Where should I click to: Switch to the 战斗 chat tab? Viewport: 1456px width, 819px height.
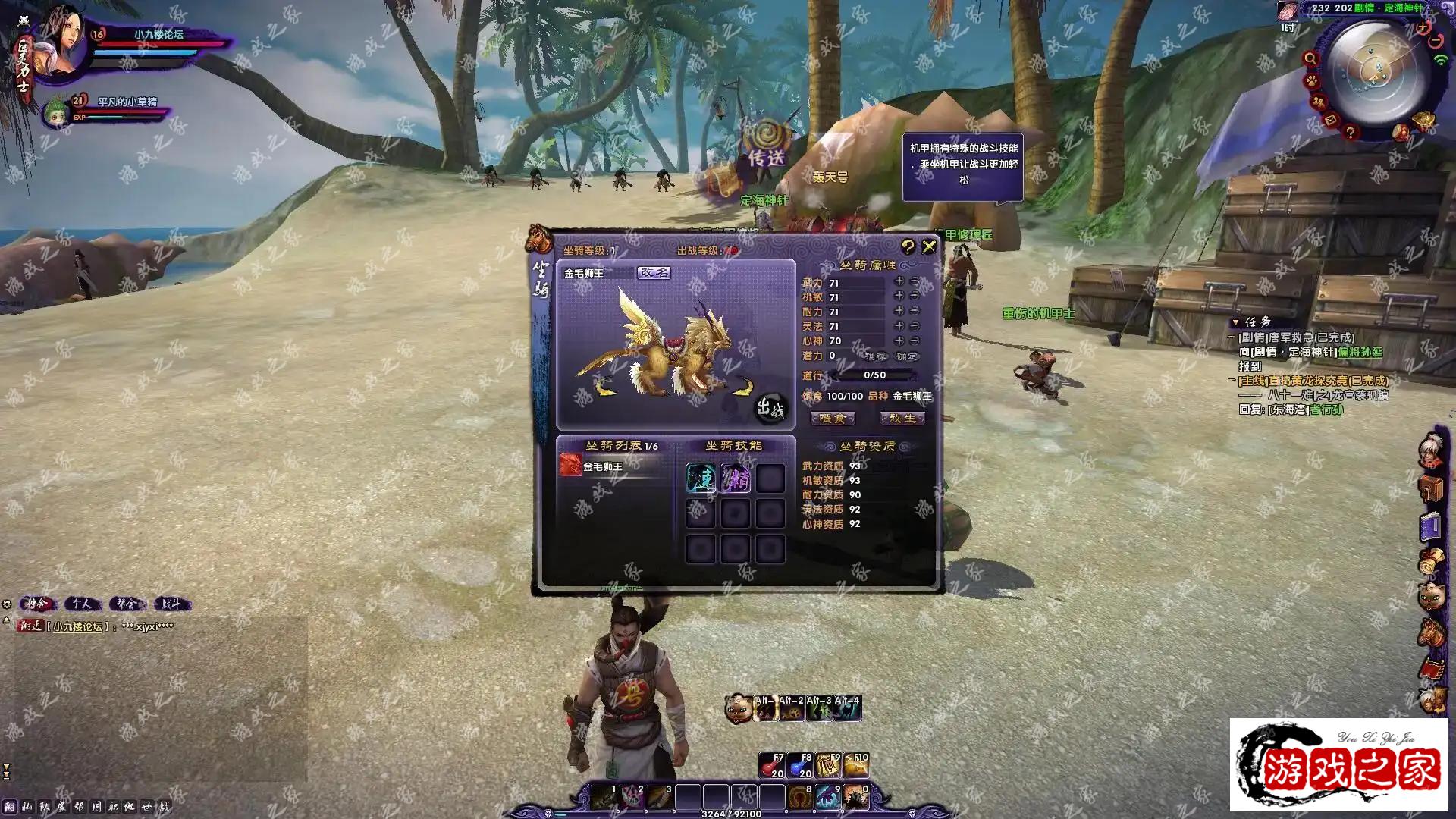(x=171, y=604)
